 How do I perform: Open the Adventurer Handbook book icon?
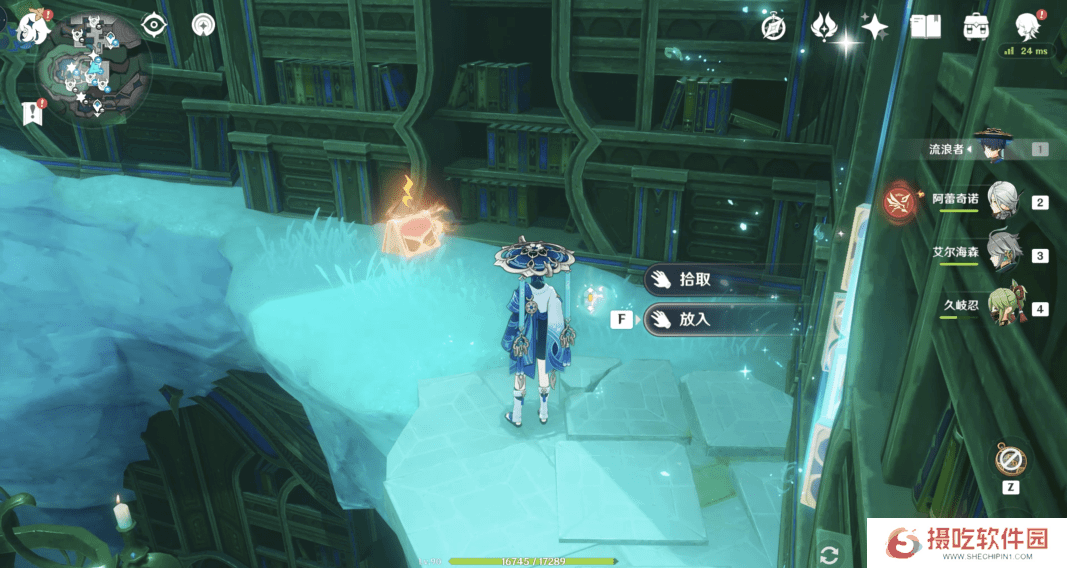tap(926, 27)
